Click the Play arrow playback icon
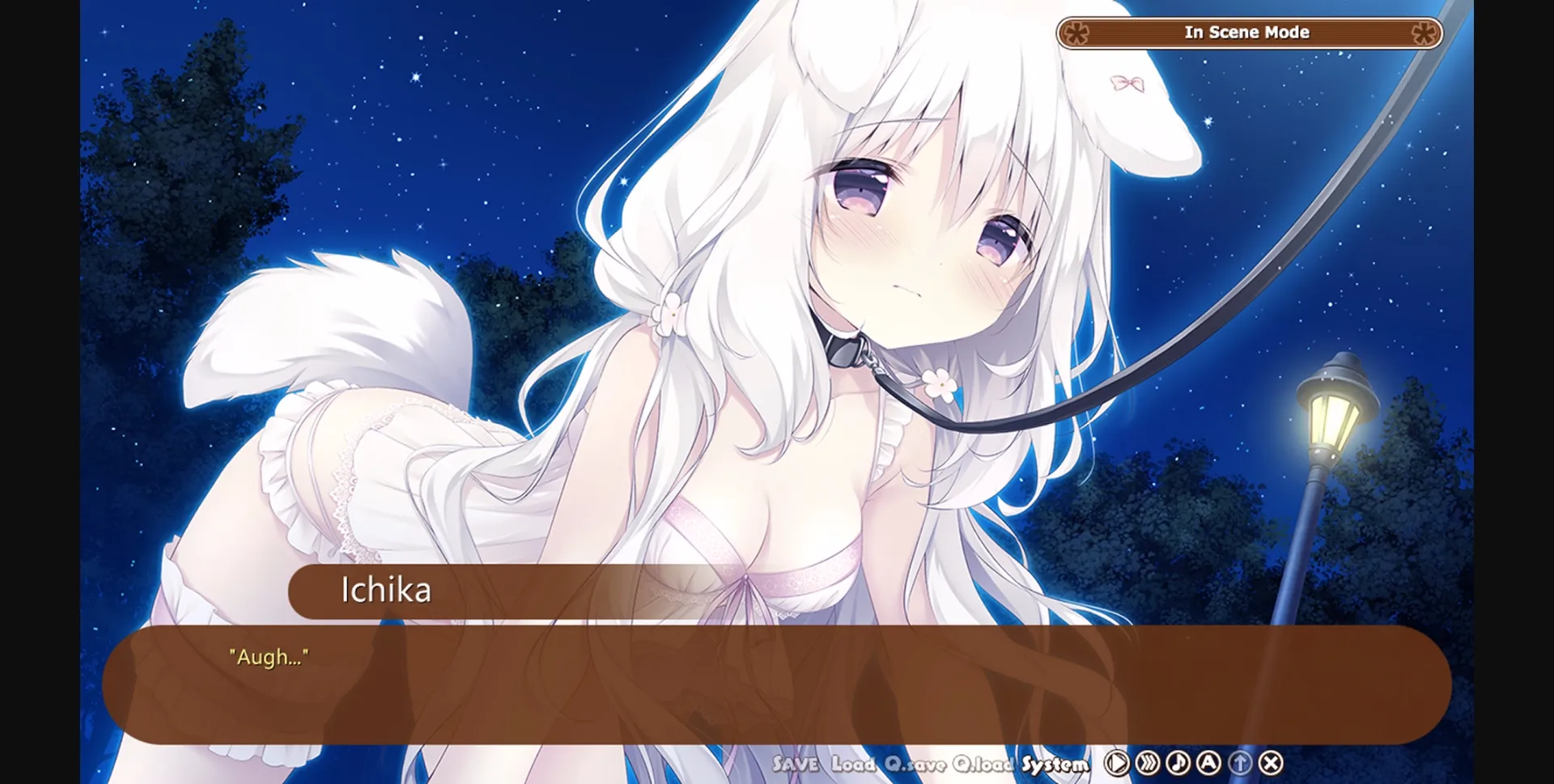 tap(1117, 762)
